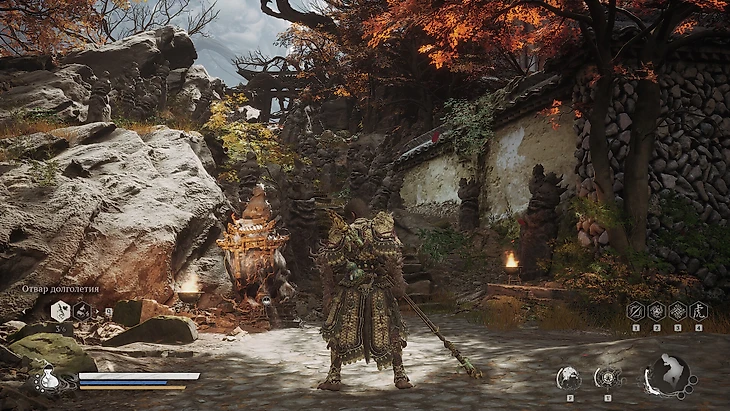Image resolution: width=730 pixels, height=411 pixels.
Task: Activate the circular vessel icon
Action: 608,378
